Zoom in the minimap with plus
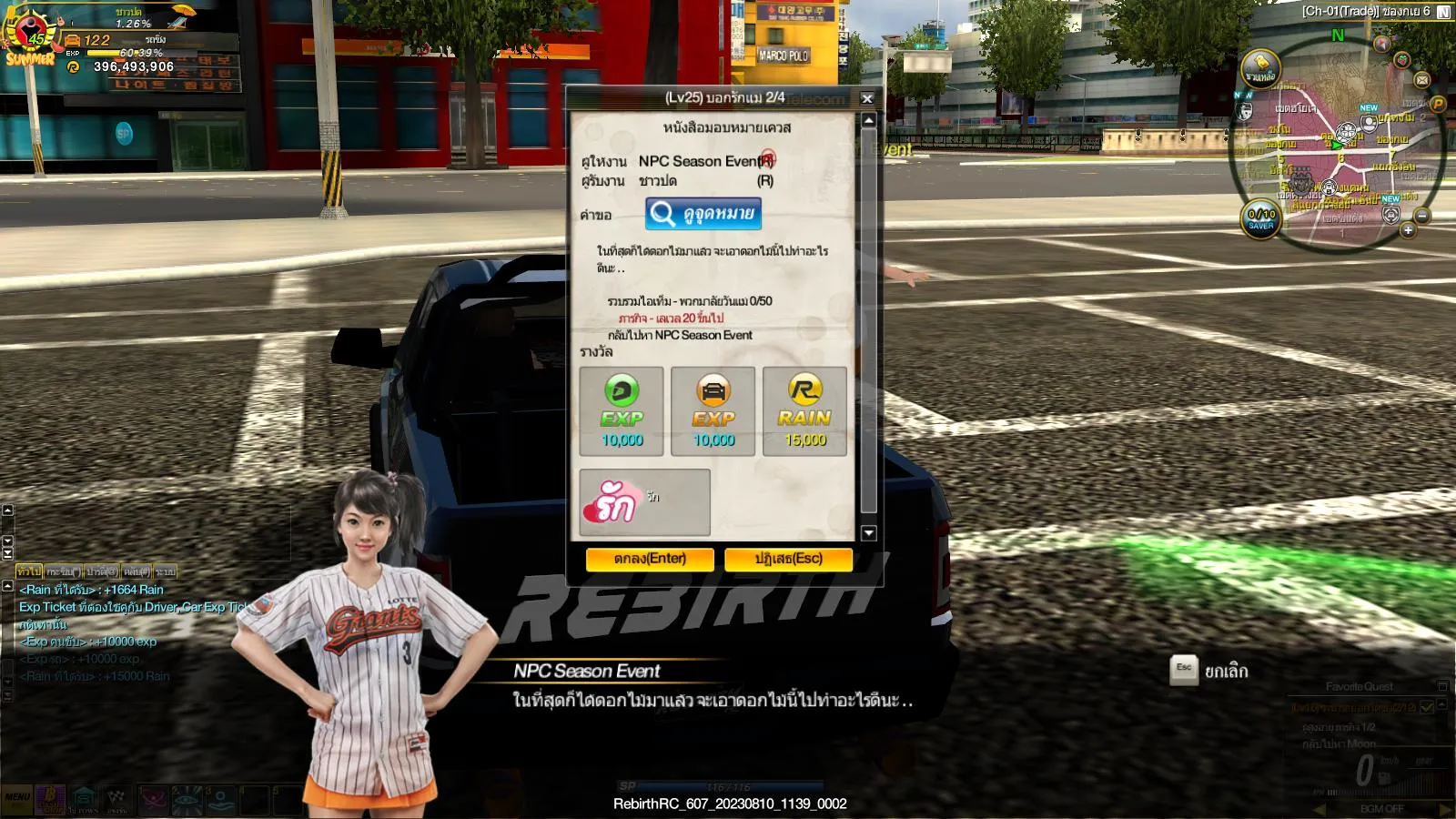 click(x=1408, y=230)
